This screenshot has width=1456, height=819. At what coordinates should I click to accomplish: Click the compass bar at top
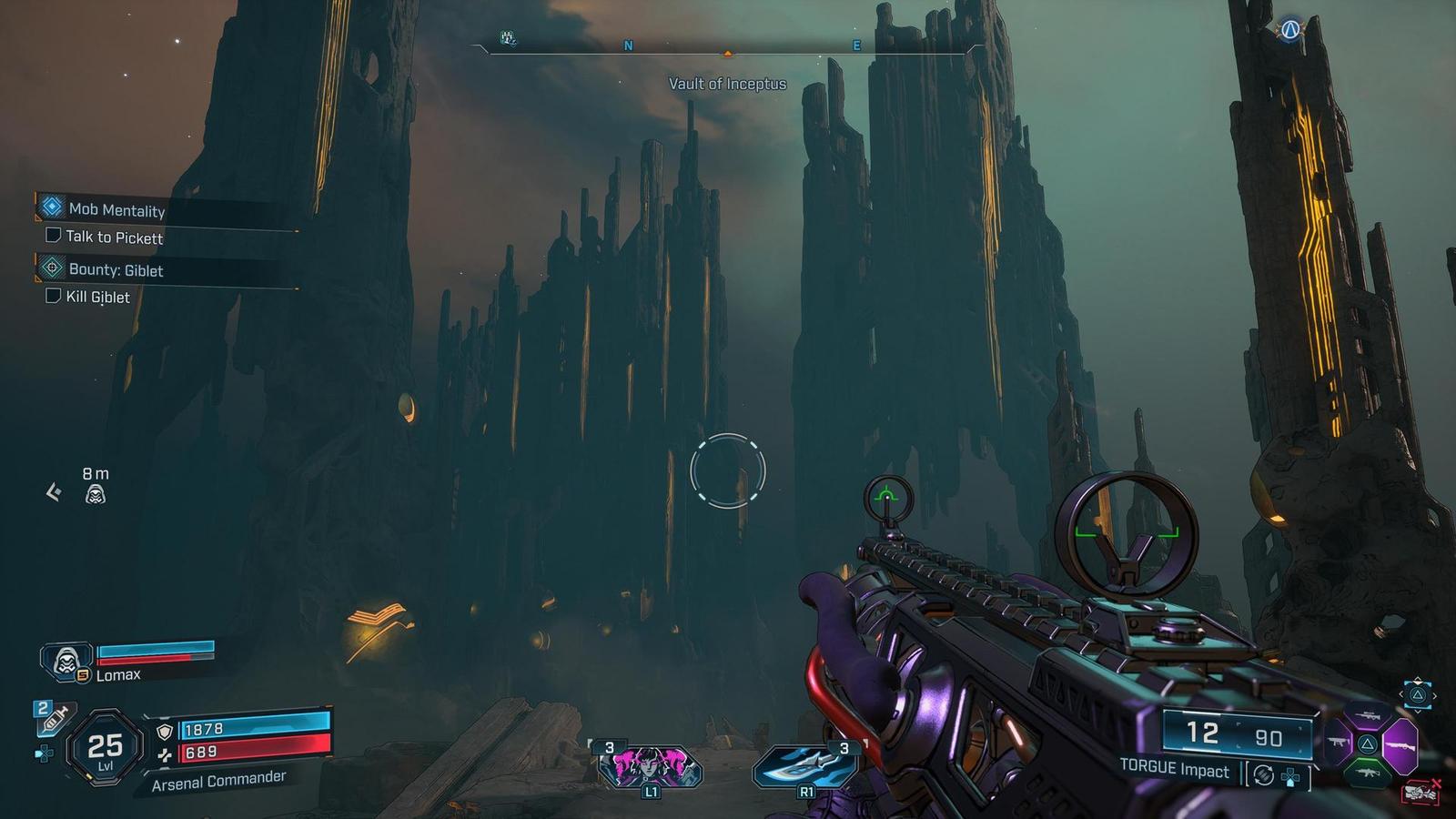[x=728, y=45]
